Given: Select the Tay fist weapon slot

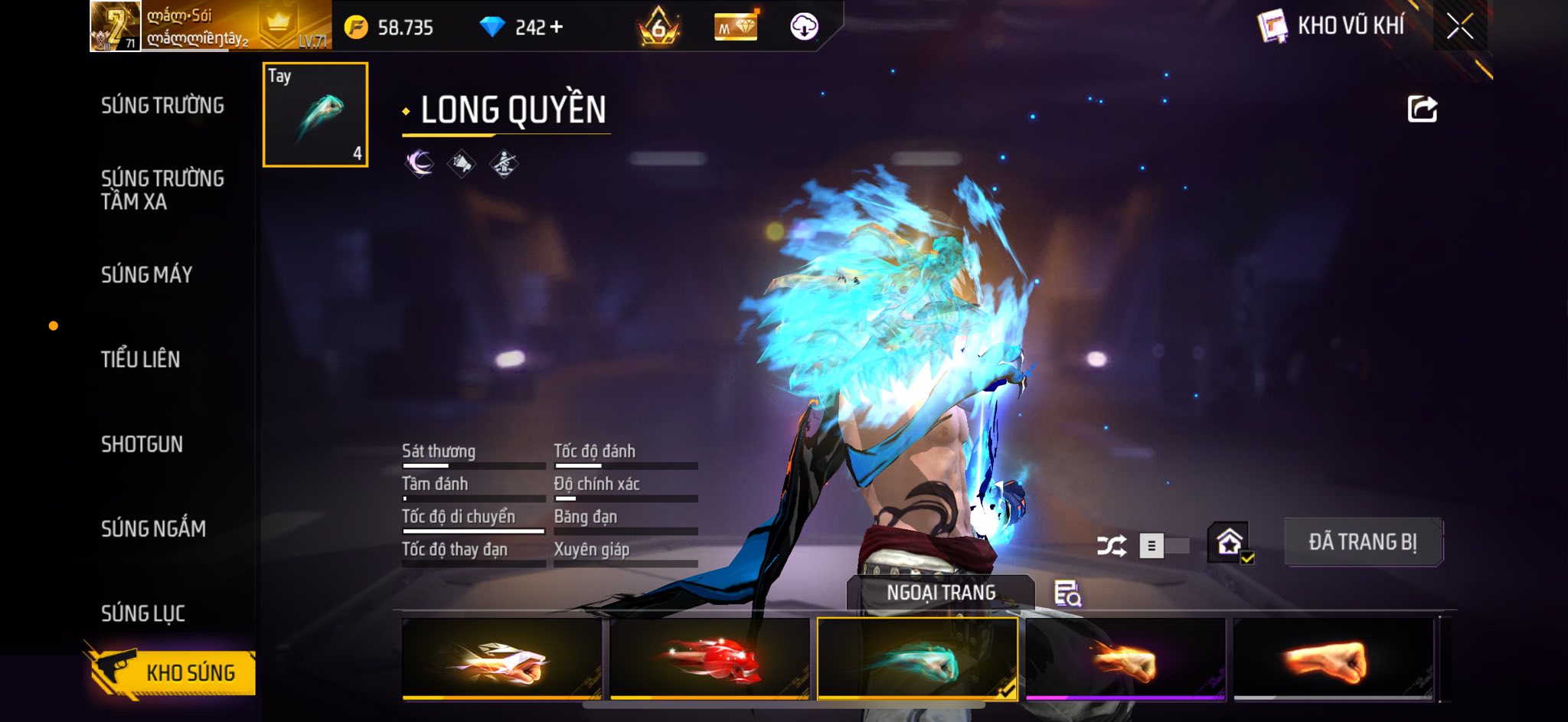Looking at the screenshot, I should [315, 115].
